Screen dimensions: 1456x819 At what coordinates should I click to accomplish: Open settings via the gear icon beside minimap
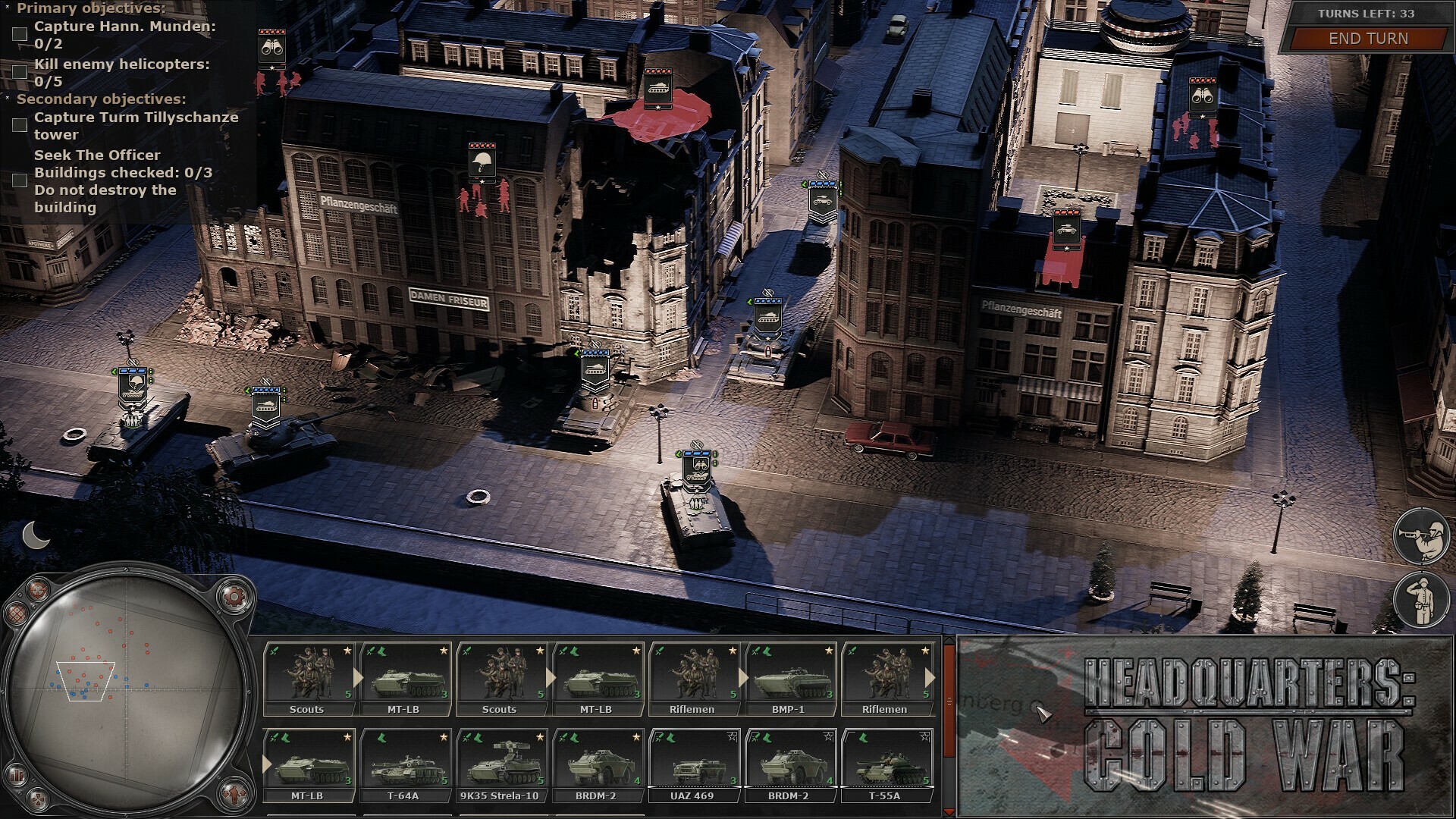[235, 597]
